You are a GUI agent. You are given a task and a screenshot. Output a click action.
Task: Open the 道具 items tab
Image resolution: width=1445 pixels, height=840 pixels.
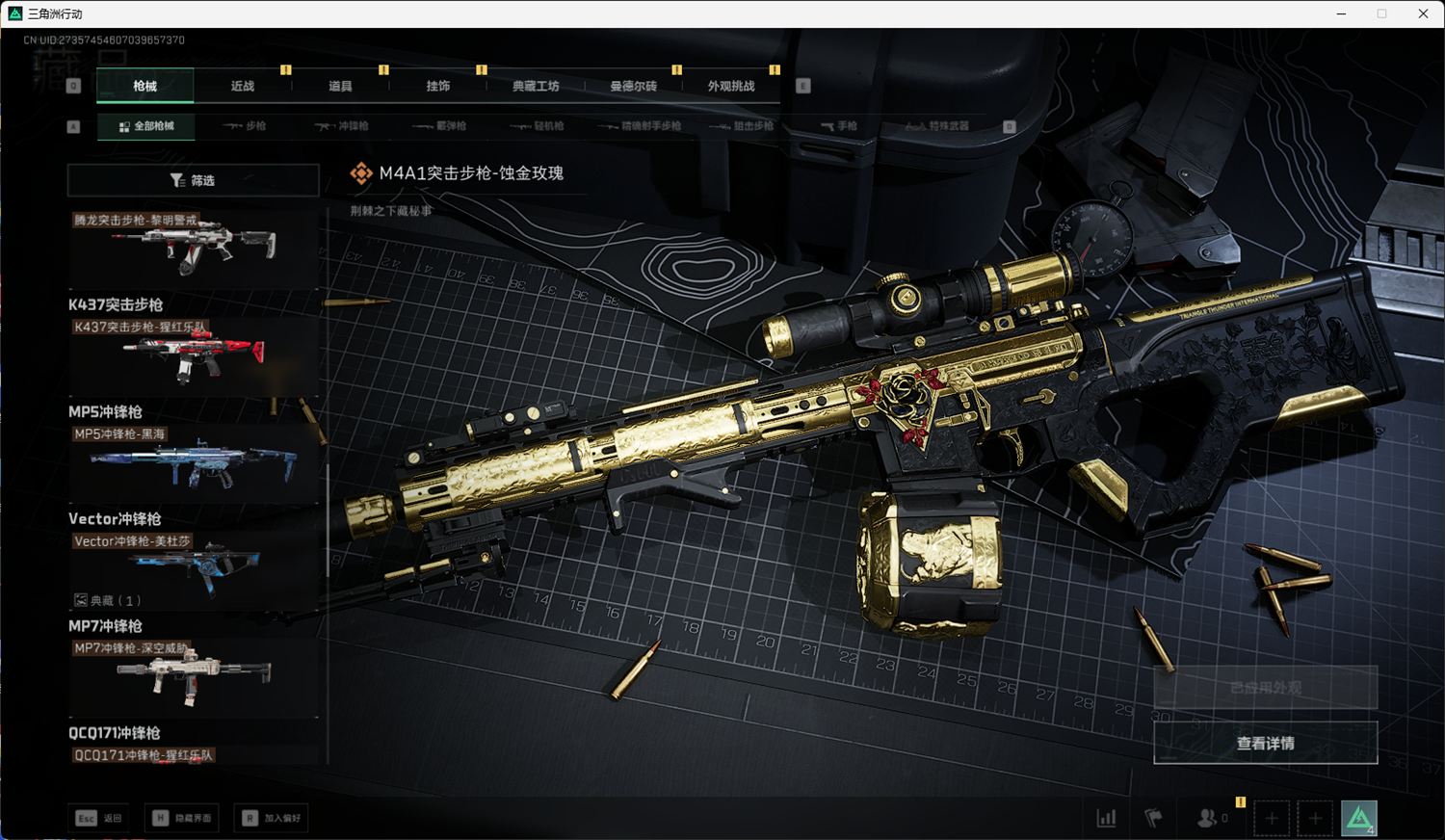click(x=340, y=86)
